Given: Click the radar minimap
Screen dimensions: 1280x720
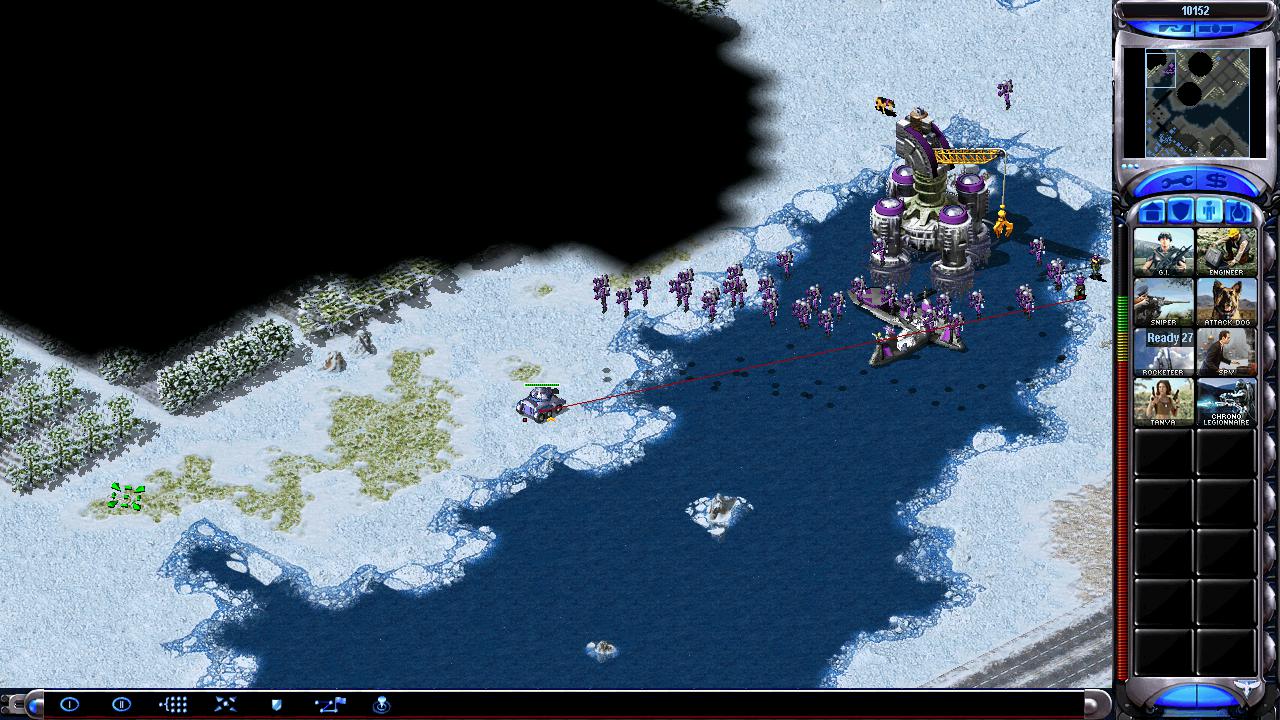Looking at the screenshot, I should tap(1197, 103).
